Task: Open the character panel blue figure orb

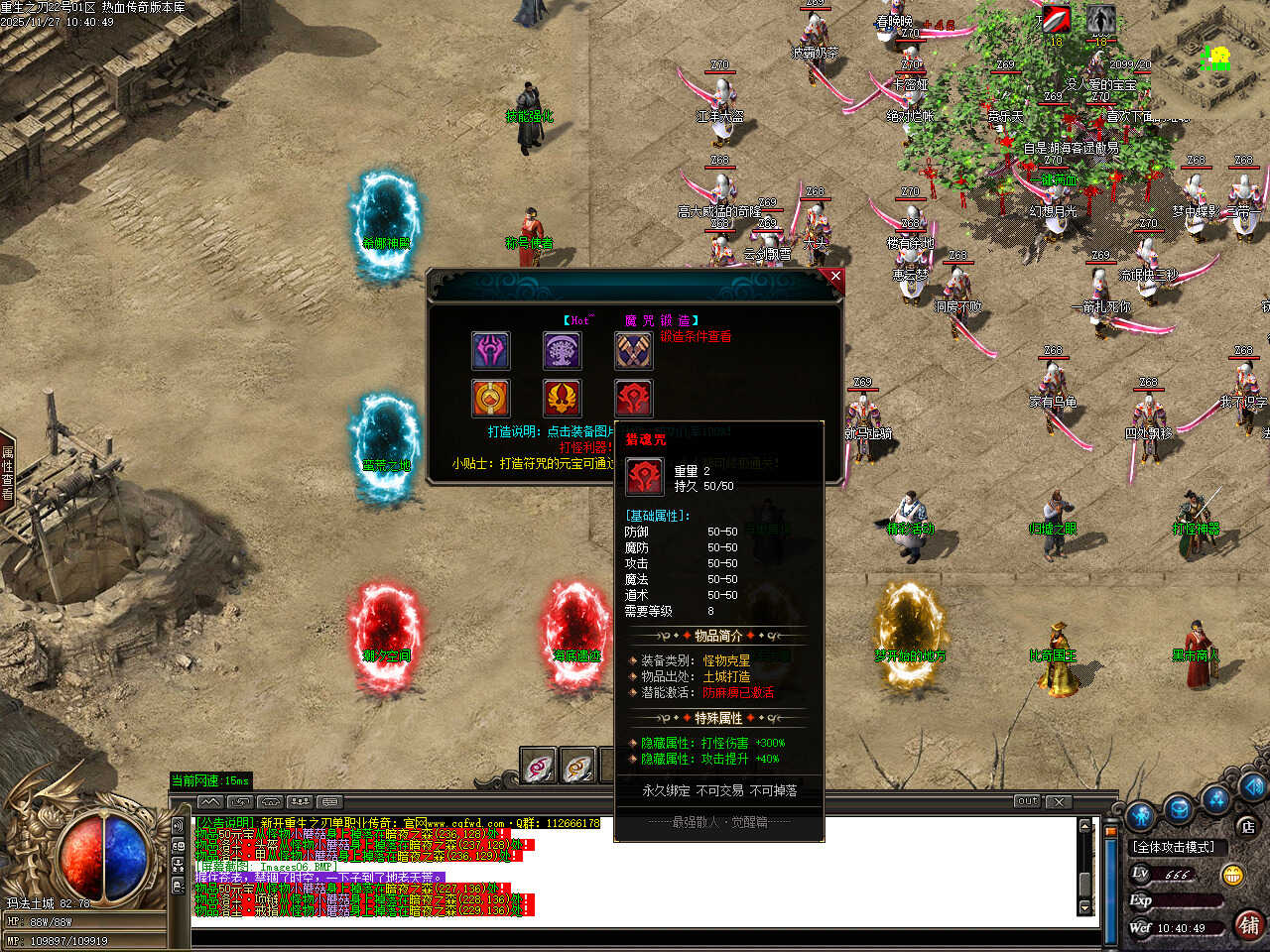Action: (1141, 815)
